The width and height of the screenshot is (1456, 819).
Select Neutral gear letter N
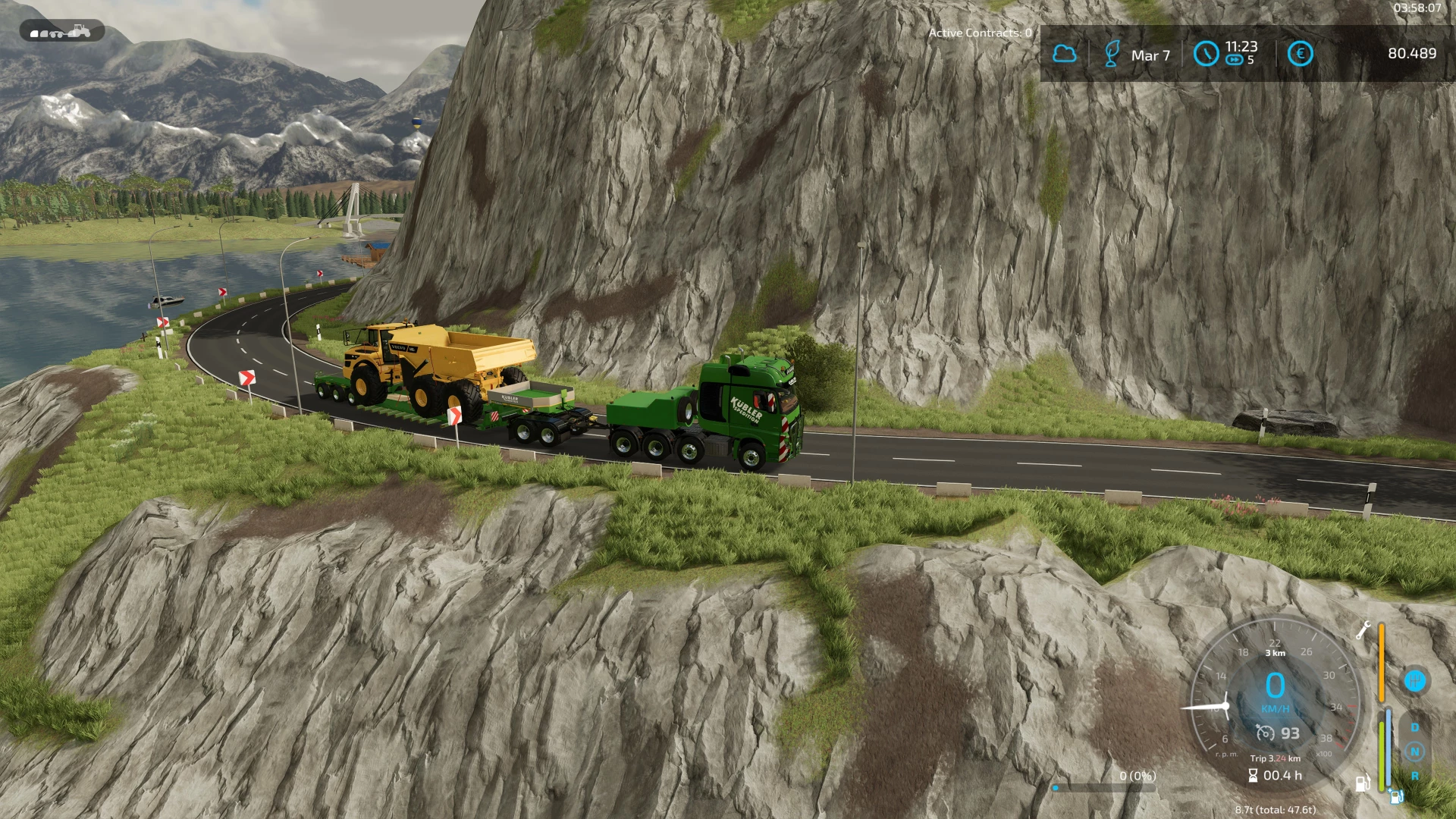pyautogui.click(x=1414, y=752)
